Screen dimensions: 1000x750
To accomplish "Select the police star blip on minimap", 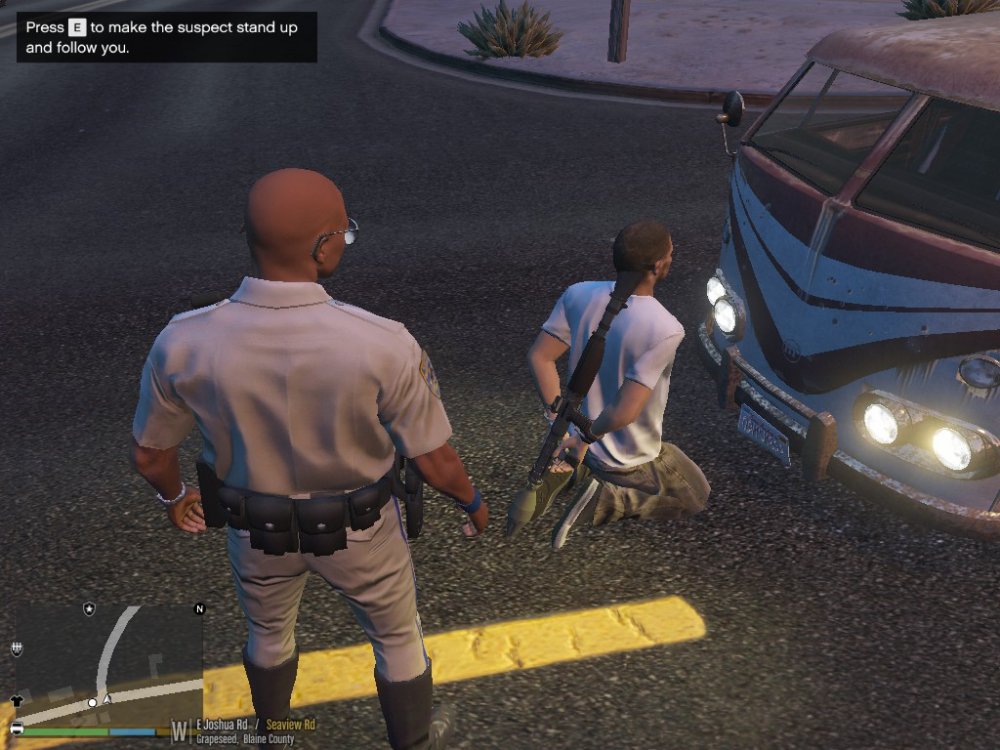I will tap(89, 609).
